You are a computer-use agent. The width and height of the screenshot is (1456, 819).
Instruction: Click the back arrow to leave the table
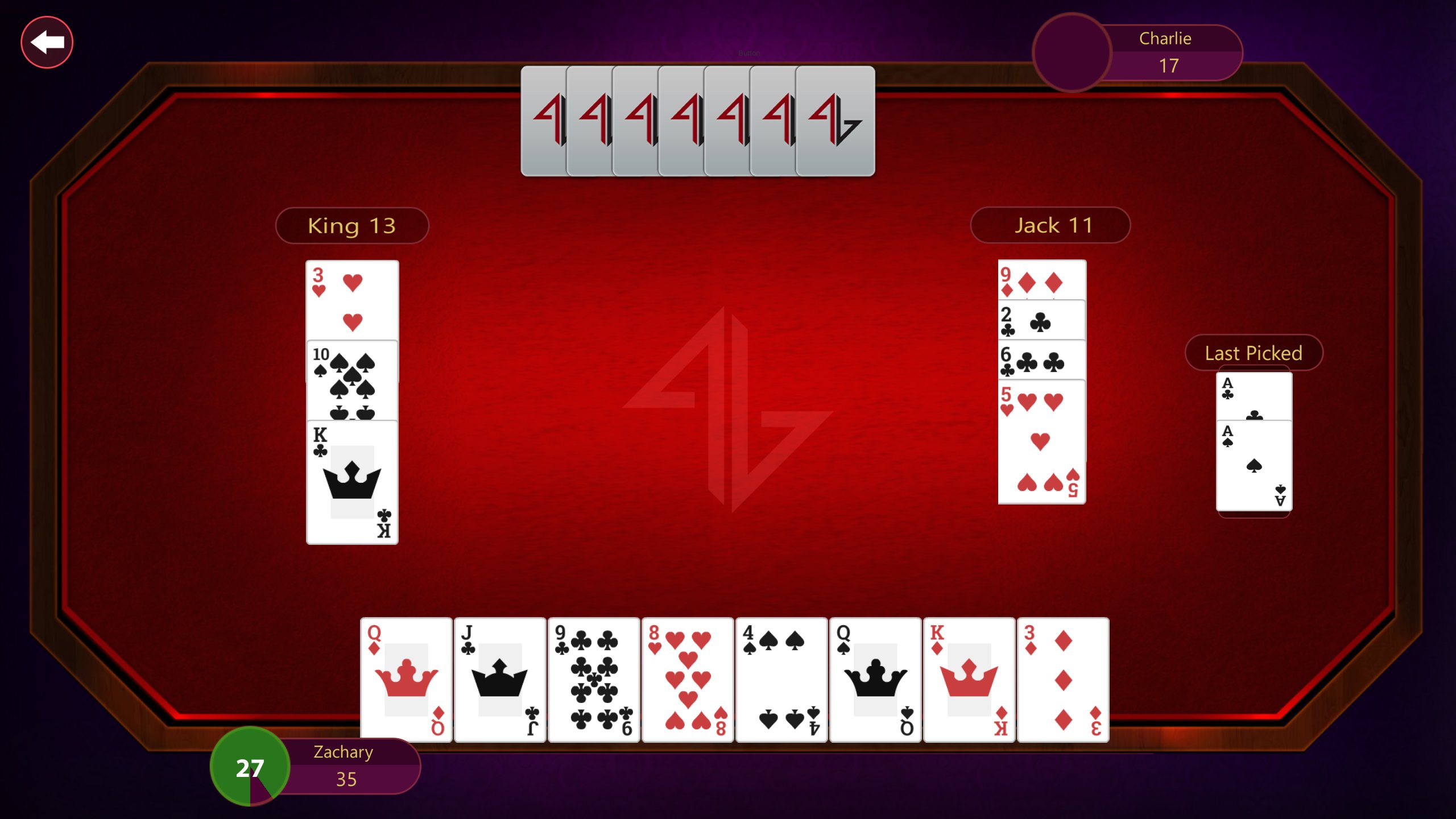pos(47,42)
